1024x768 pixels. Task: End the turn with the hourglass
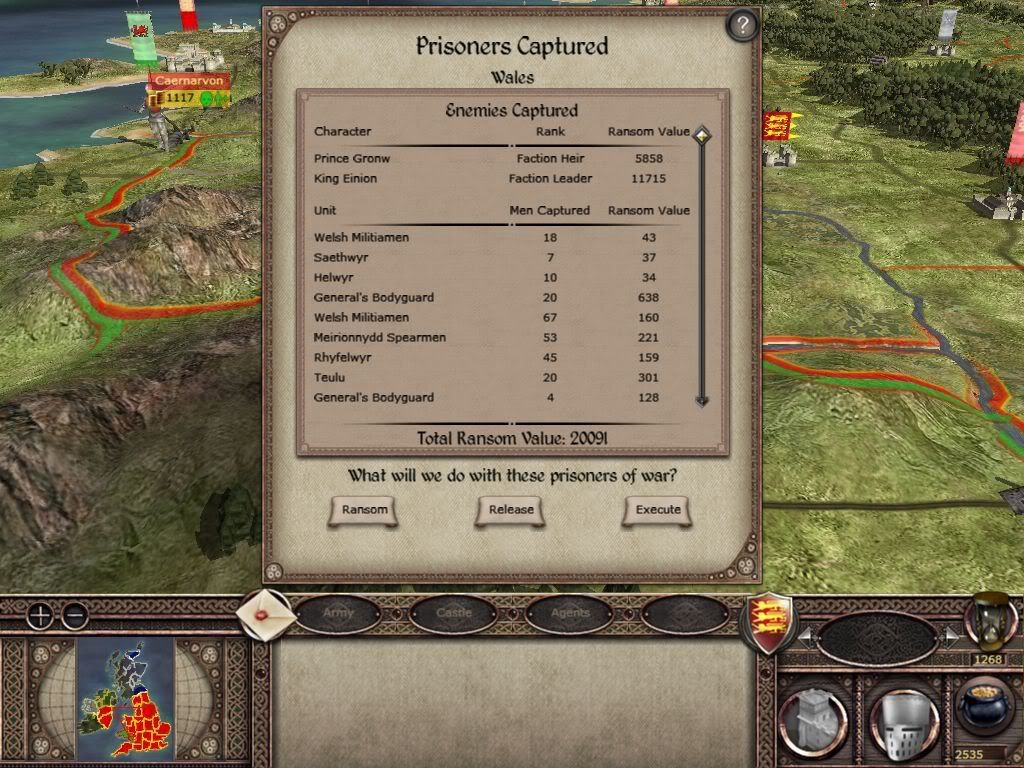988,620
